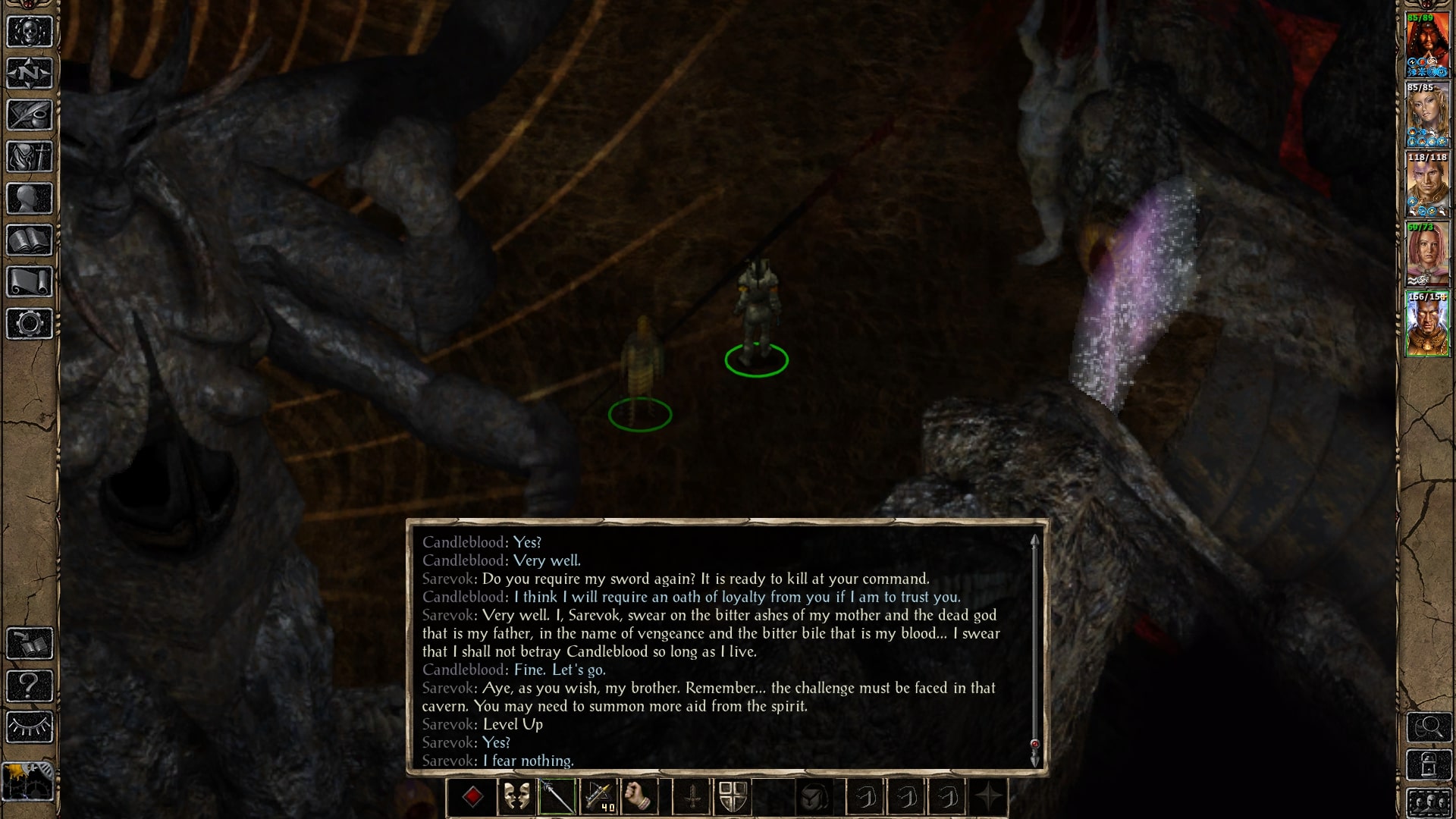The image size is (1456, 819).
Task: Click the quartered shield action button
Action: [733, 797]
